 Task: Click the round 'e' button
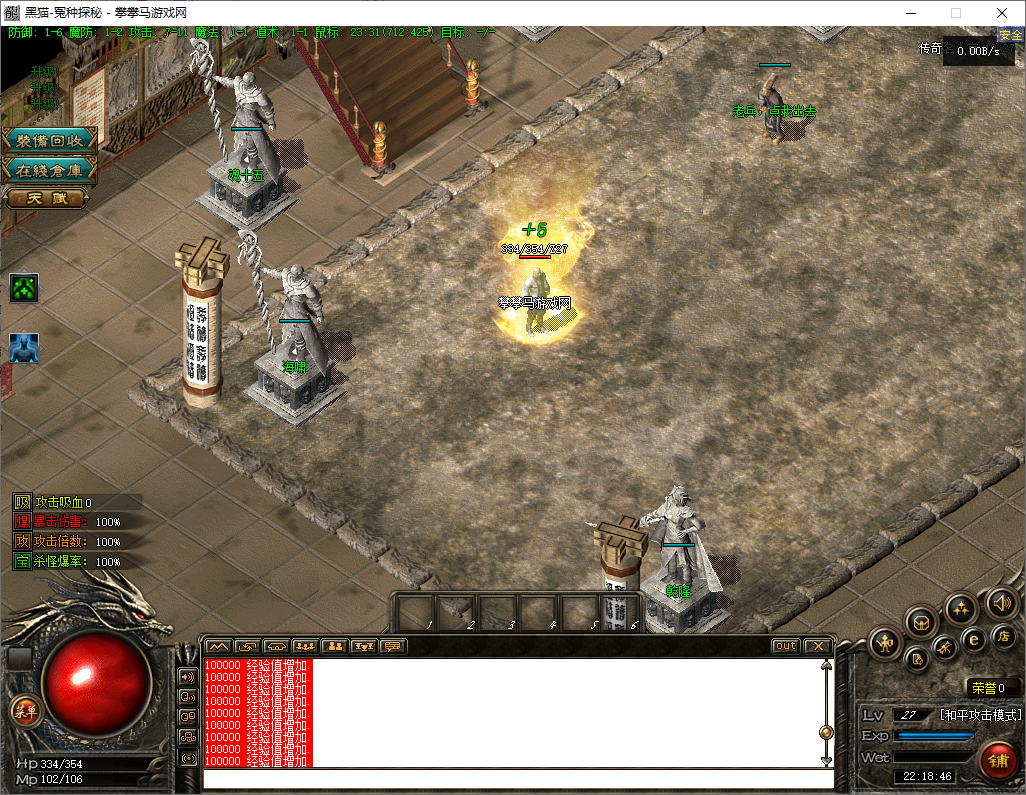tap(972, 639)
